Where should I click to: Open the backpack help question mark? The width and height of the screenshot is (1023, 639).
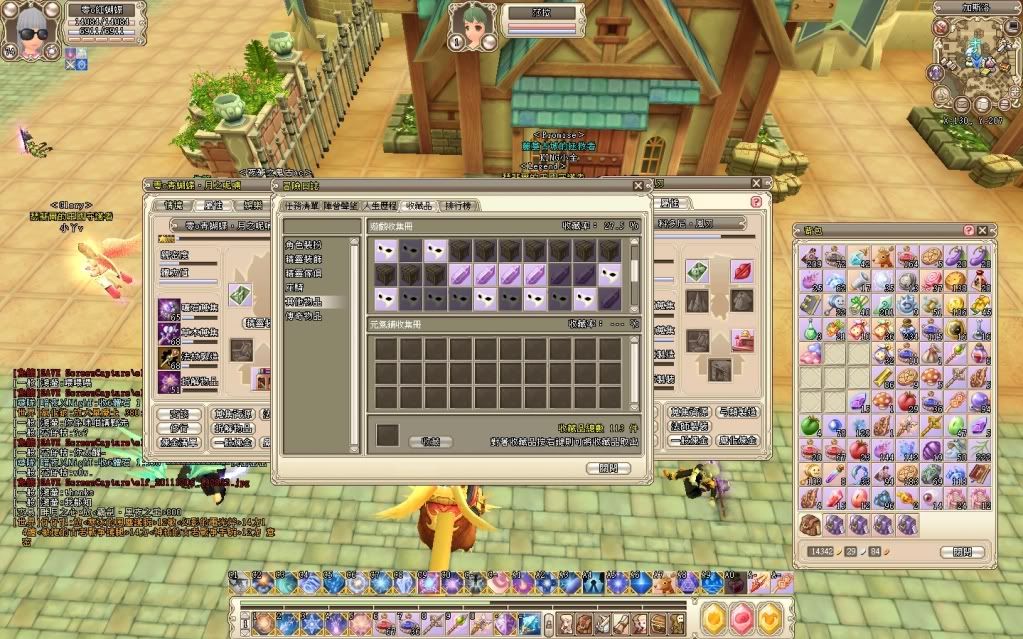tap(968, 230)
